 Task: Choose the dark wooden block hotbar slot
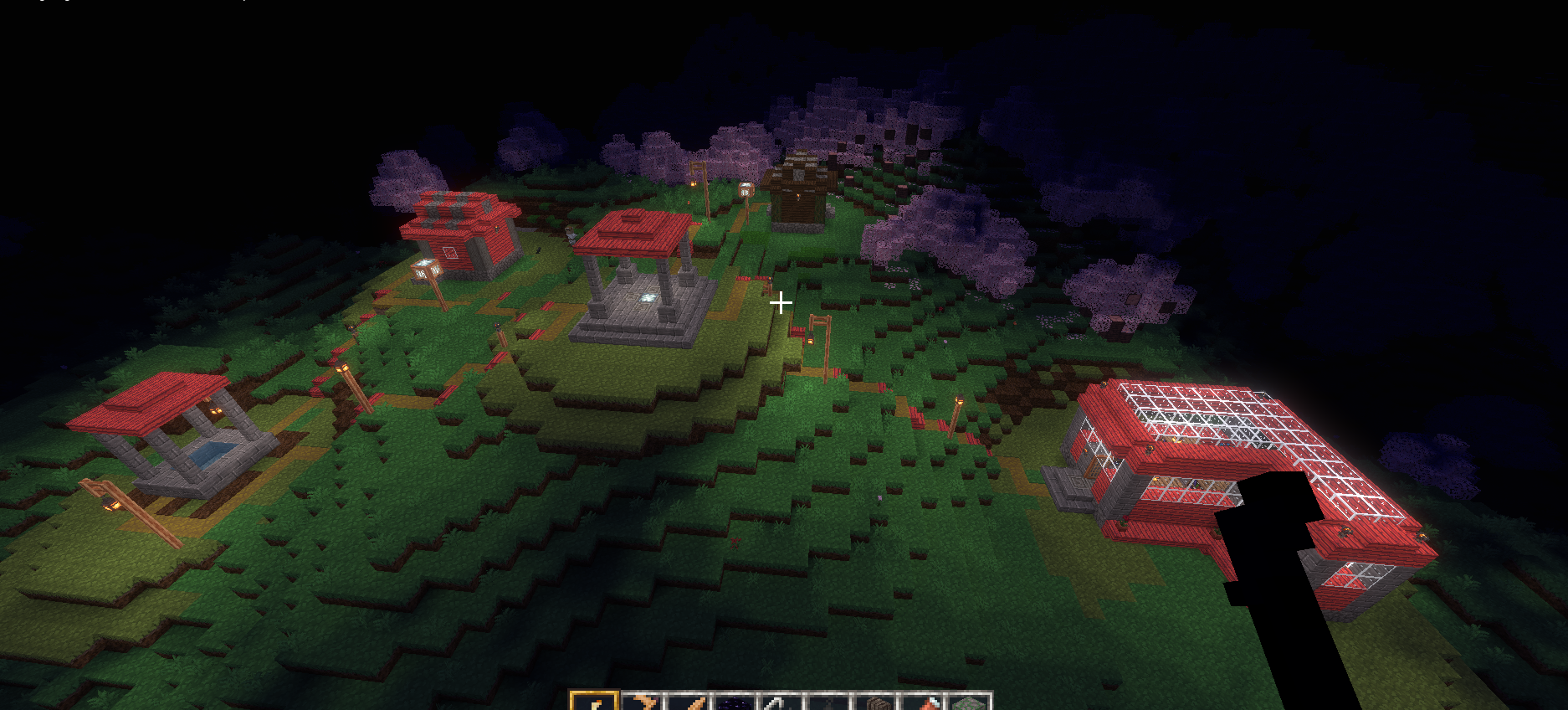pyautogui.click(x=876, y=703)
